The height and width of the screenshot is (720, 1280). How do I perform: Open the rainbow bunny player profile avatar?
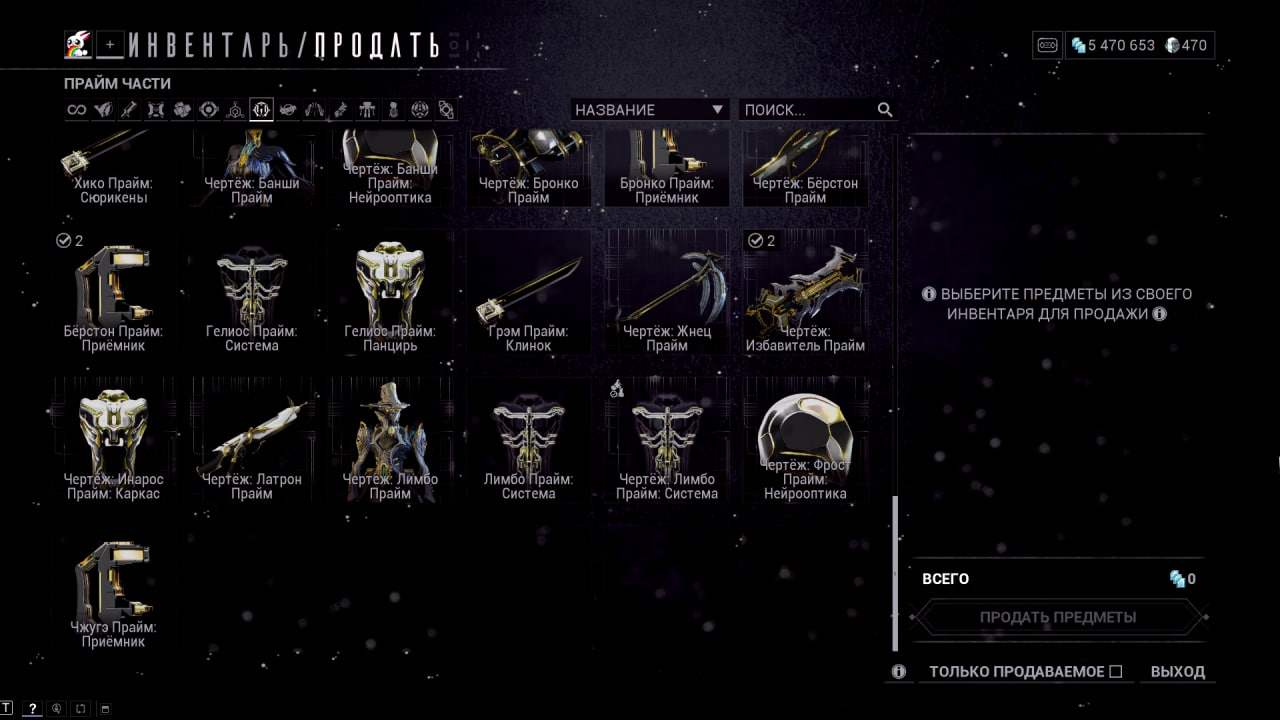click(78, 44)
